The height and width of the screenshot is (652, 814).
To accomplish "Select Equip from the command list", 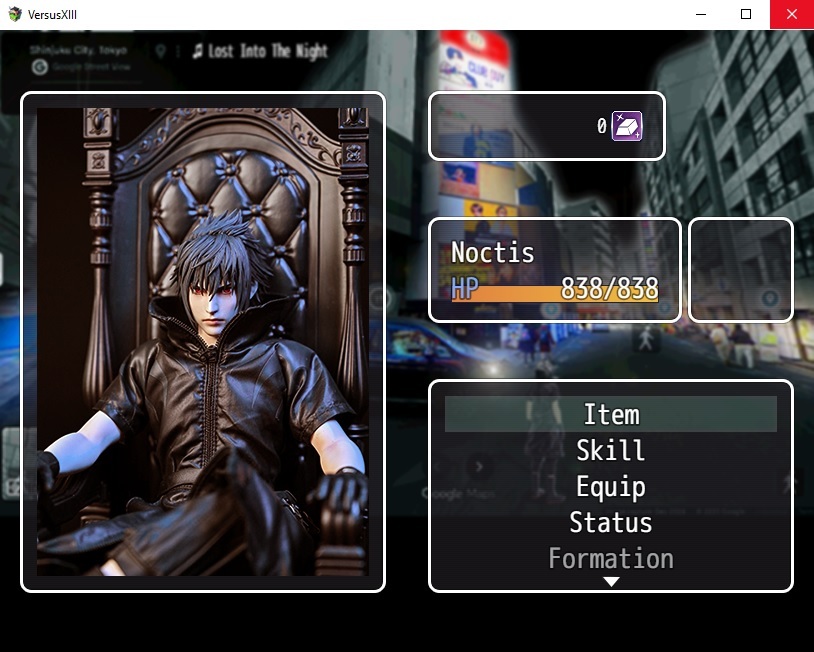I will point(611,486).
